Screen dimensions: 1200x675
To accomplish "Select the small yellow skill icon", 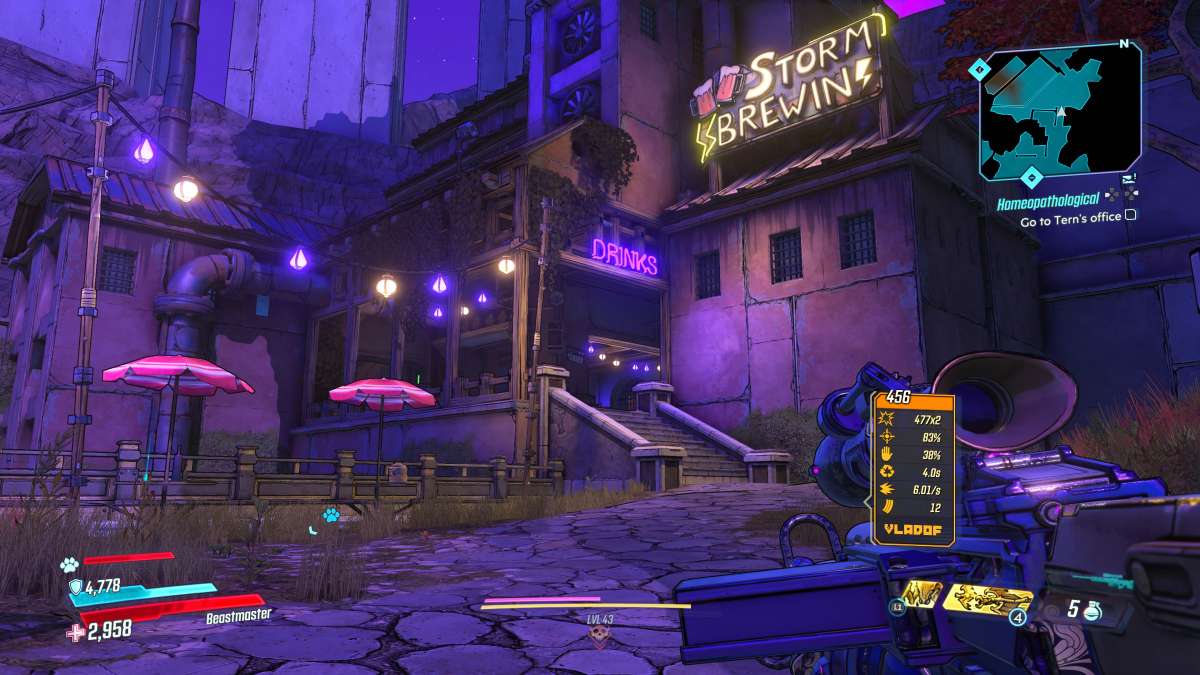I will coord(919,594).
